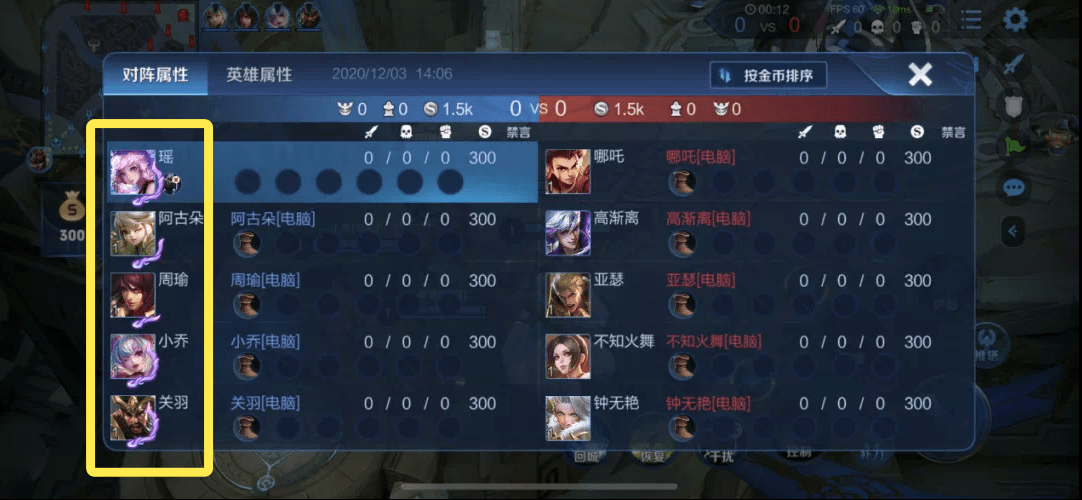Pick the 关羽 hero portrait
Viewport: 1082px width, 500px height.
point(132,418)
